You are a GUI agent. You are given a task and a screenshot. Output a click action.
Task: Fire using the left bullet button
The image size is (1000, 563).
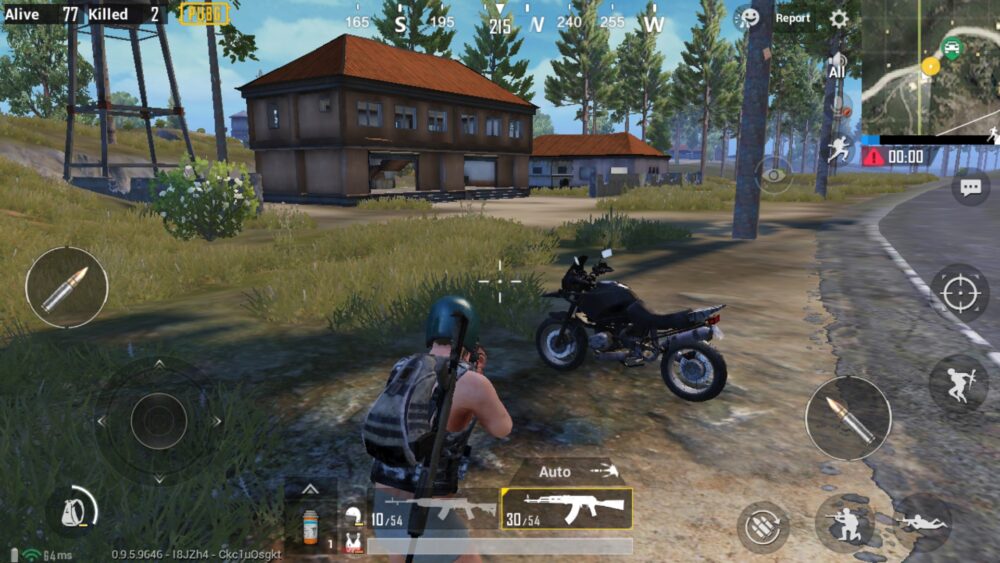(x=66, y=287)
